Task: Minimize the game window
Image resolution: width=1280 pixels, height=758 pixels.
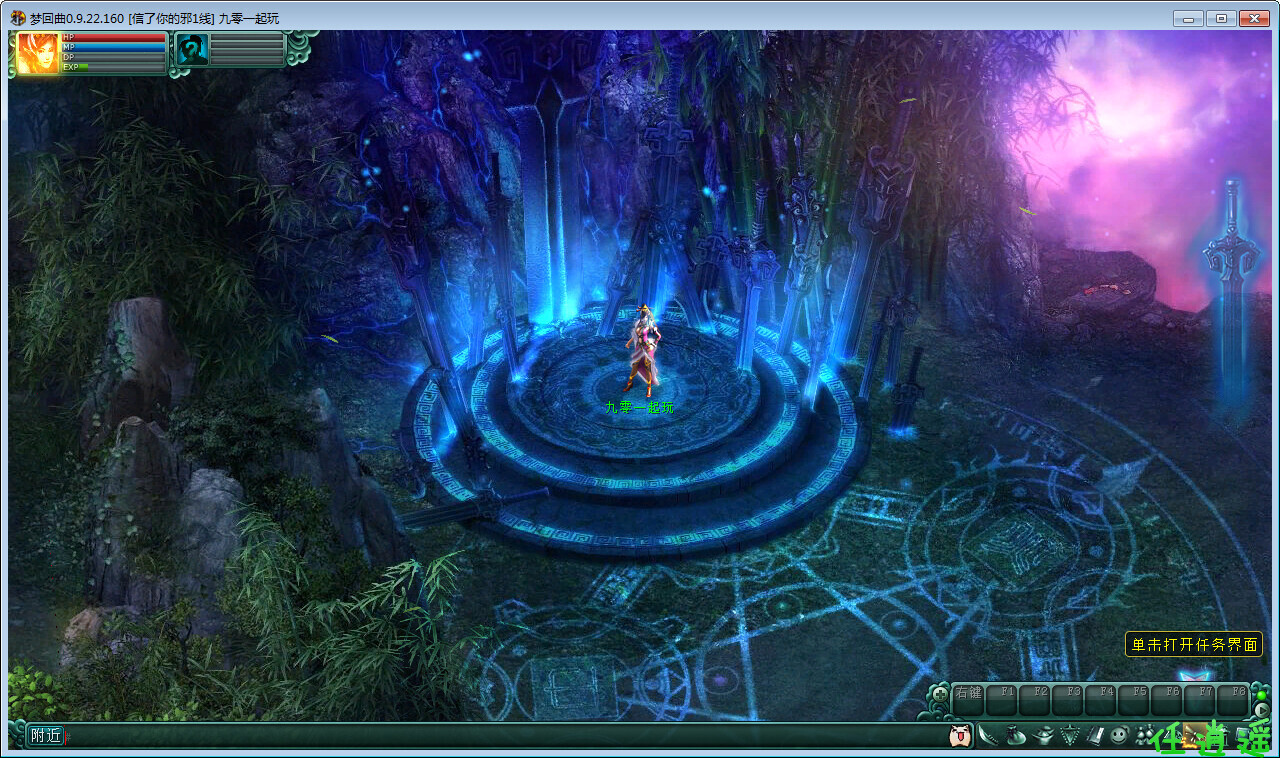Action: [1188, 18]
